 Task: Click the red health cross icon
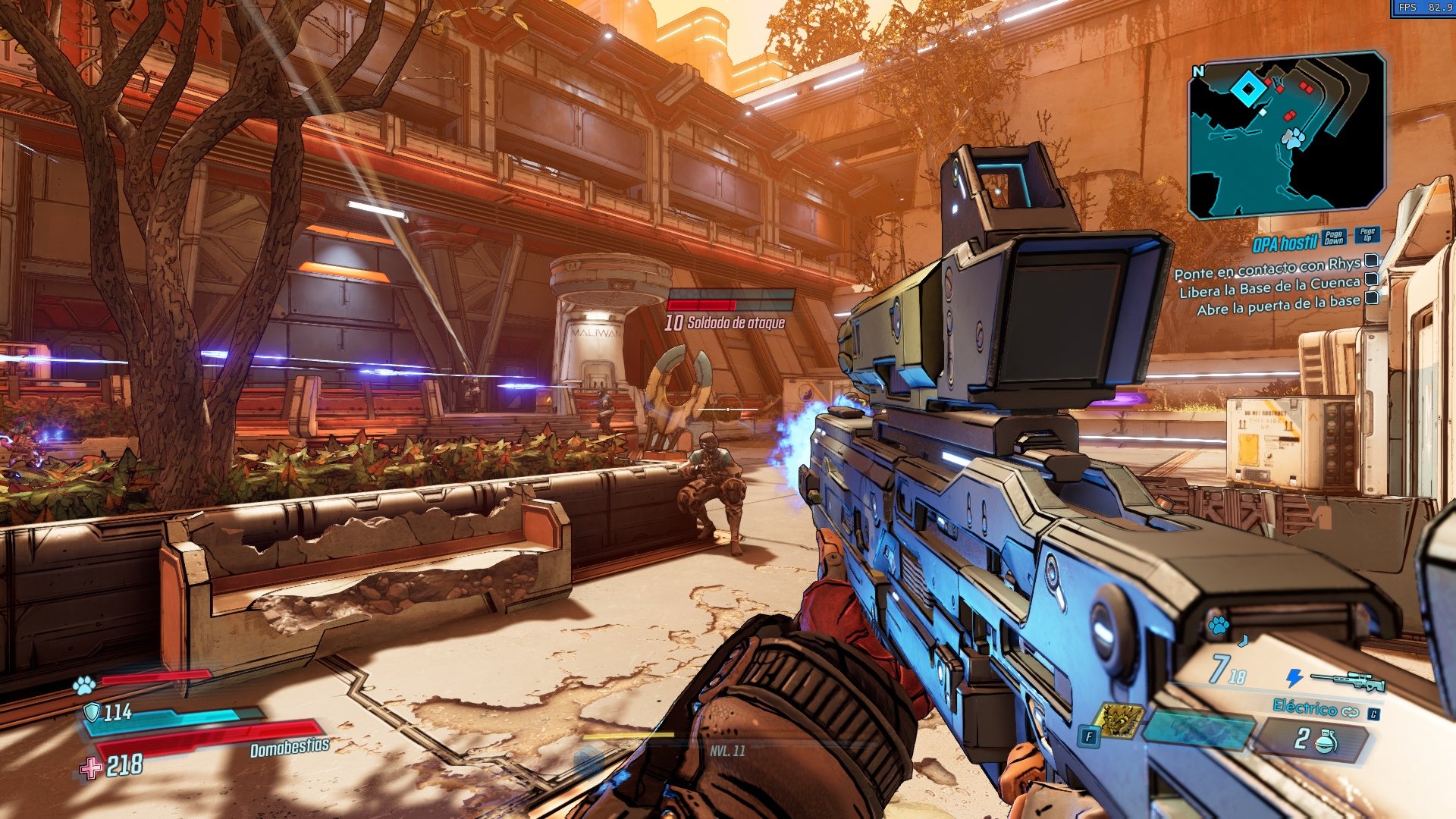tap(91, 768)
